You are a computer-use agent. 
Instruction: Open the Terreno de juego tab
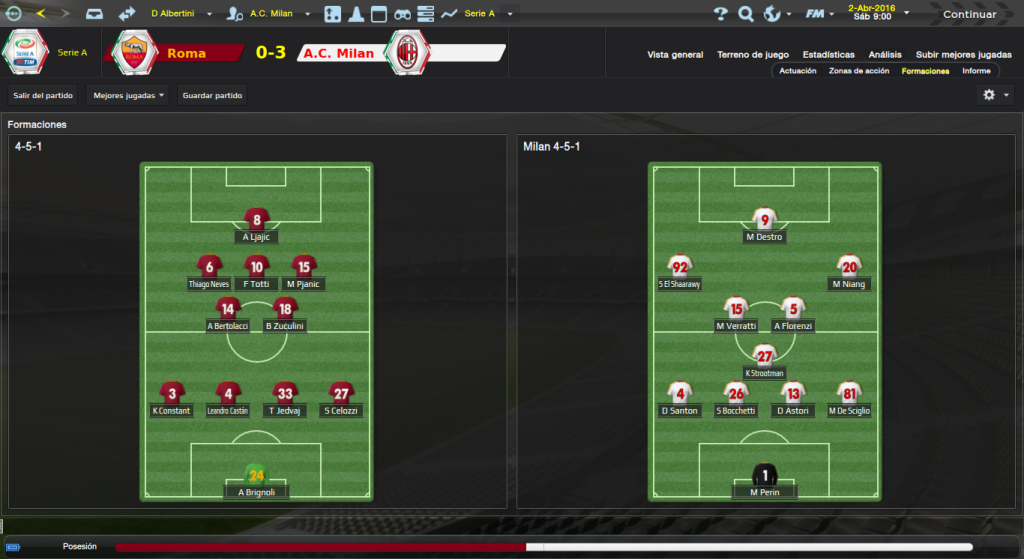click(x=753, y=55)
